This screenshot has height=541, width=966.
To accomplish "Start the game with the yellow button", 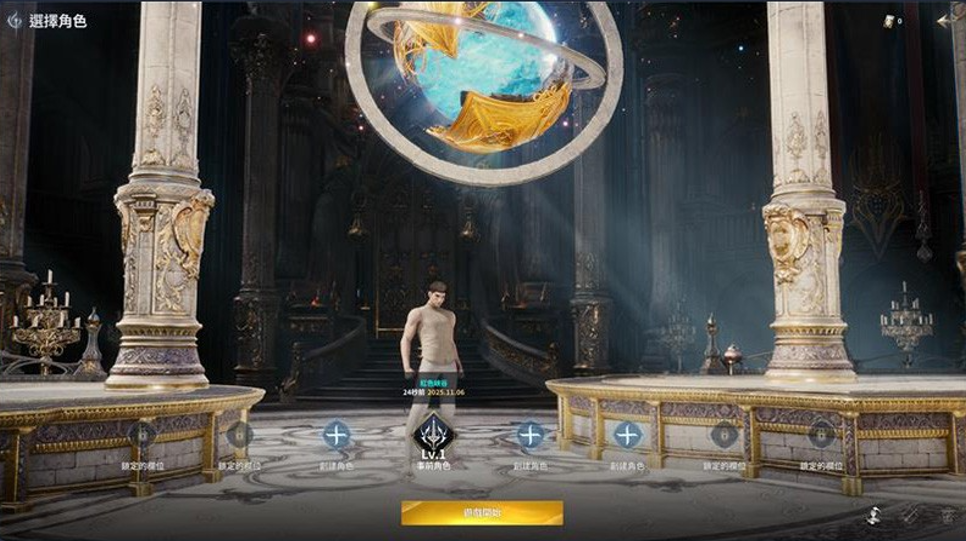I will pyautogui.click(x=482, y=512).
